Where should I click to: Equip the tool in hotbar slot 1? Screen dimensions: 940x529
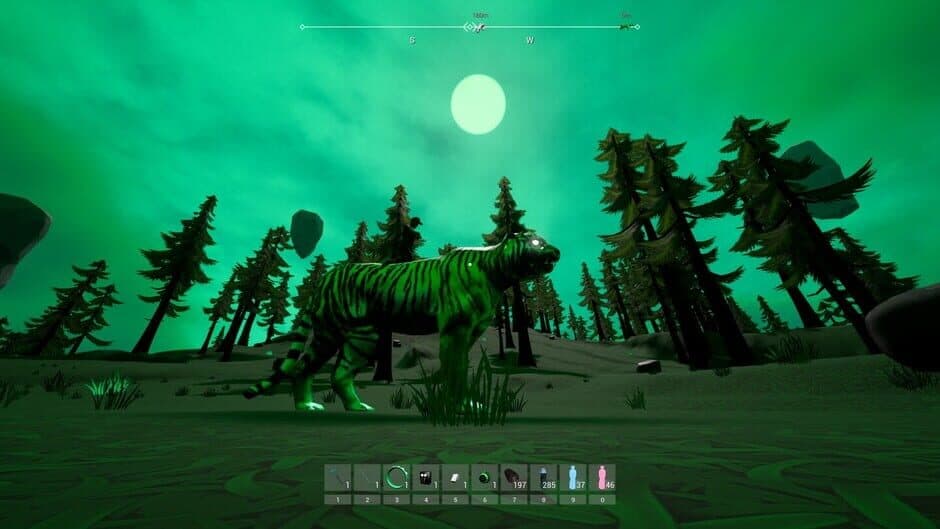tap(338, 477)
